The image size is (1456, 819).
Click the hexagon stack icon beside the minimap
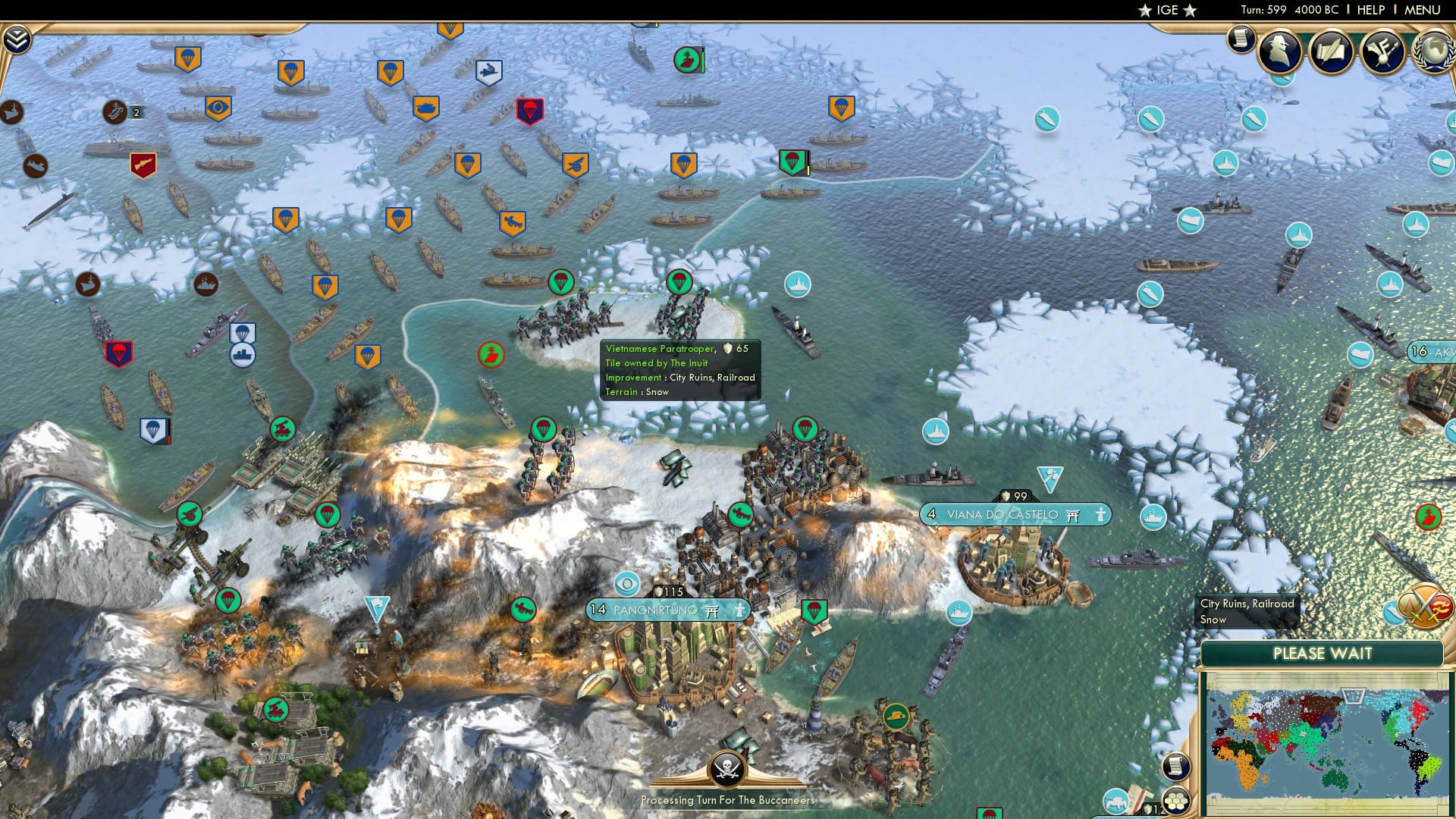tap(1176, 800)
